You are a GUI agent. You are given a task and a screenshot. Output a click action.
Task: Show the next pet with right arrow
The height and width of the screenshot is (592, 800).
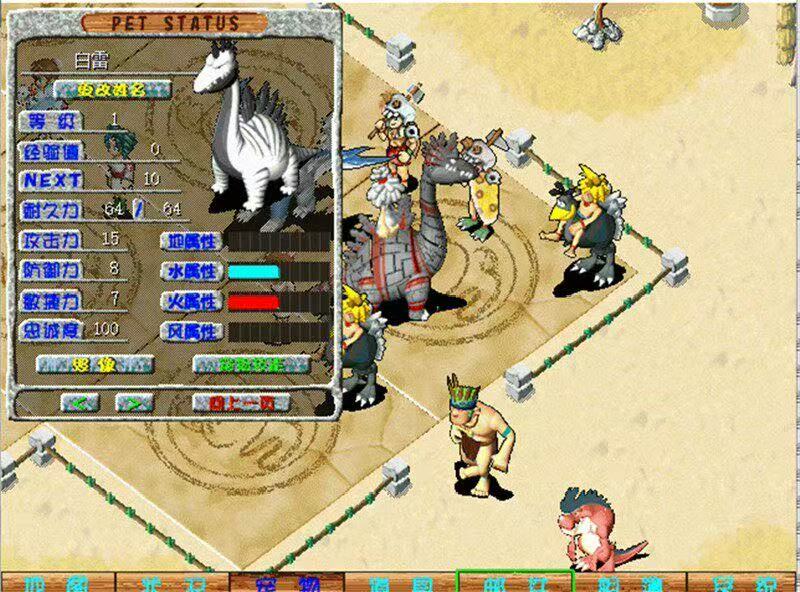click(x=134, y=403)
